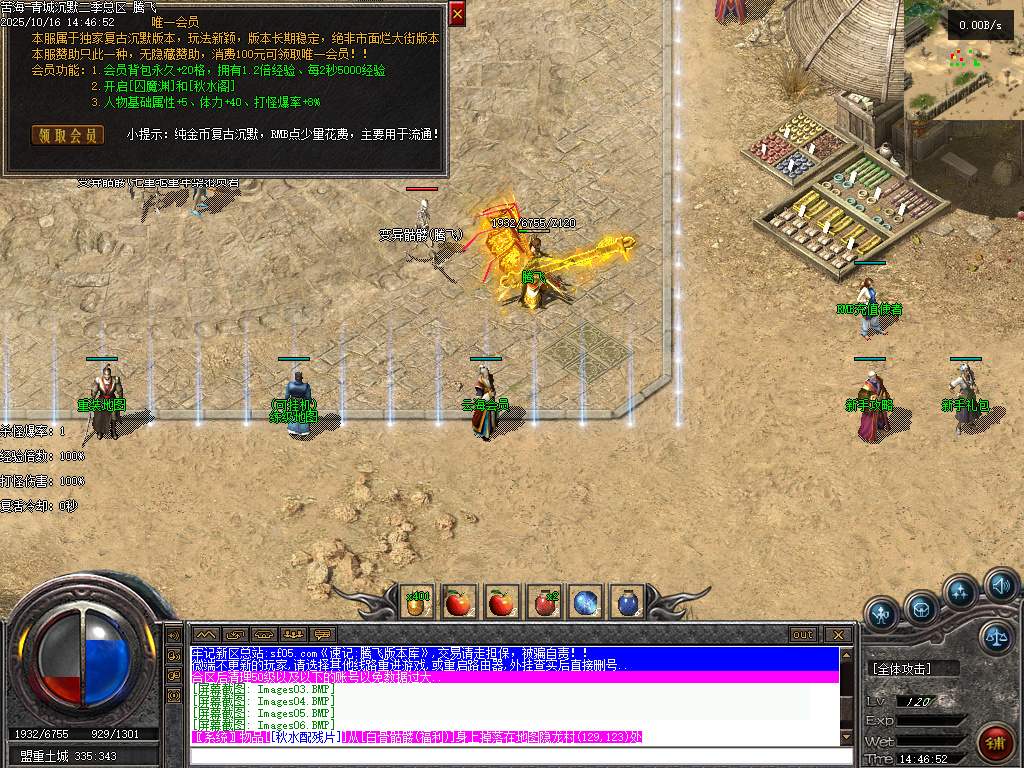Open the red 铺 shop button
The width and height of the screenshot is (1024, 768).
(995, 743)
